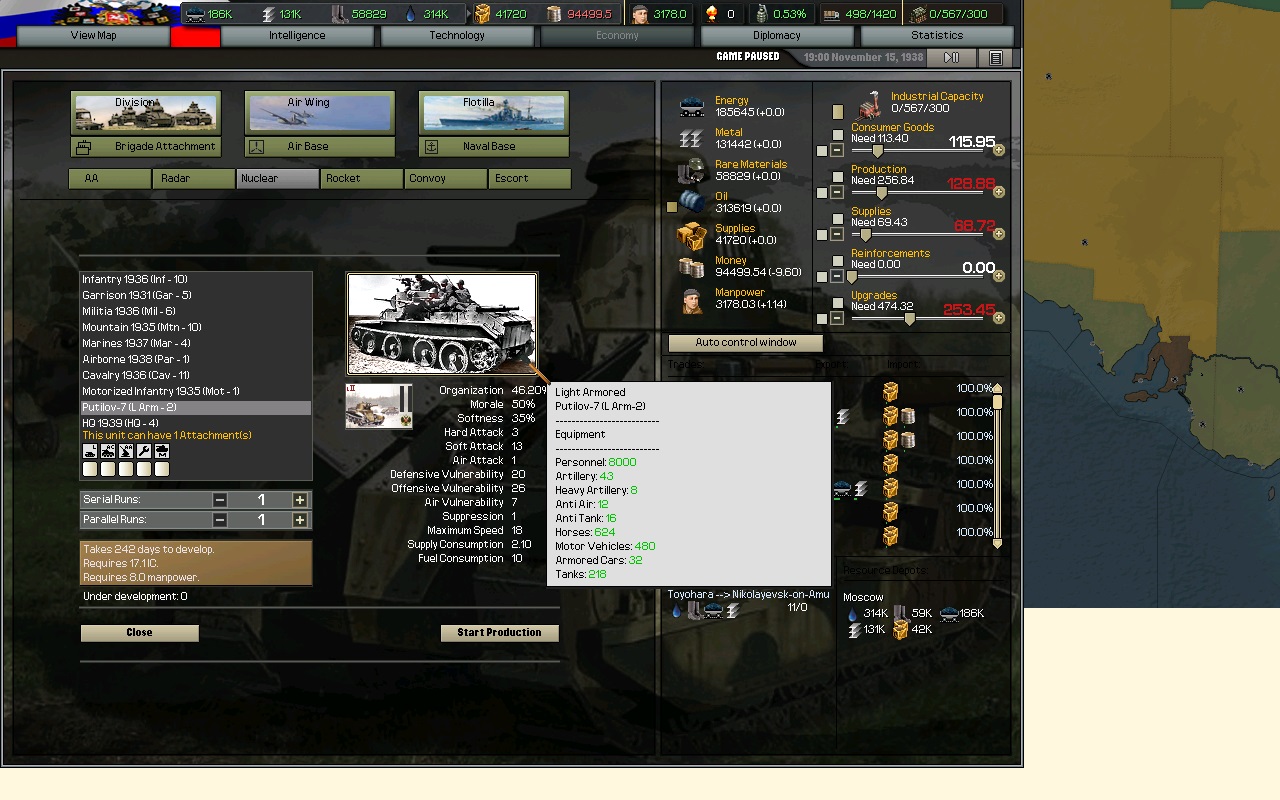Screen dimensions: 1280x800
Task: Click the Anti-Air brigade attachment icon
Action: 125,451
